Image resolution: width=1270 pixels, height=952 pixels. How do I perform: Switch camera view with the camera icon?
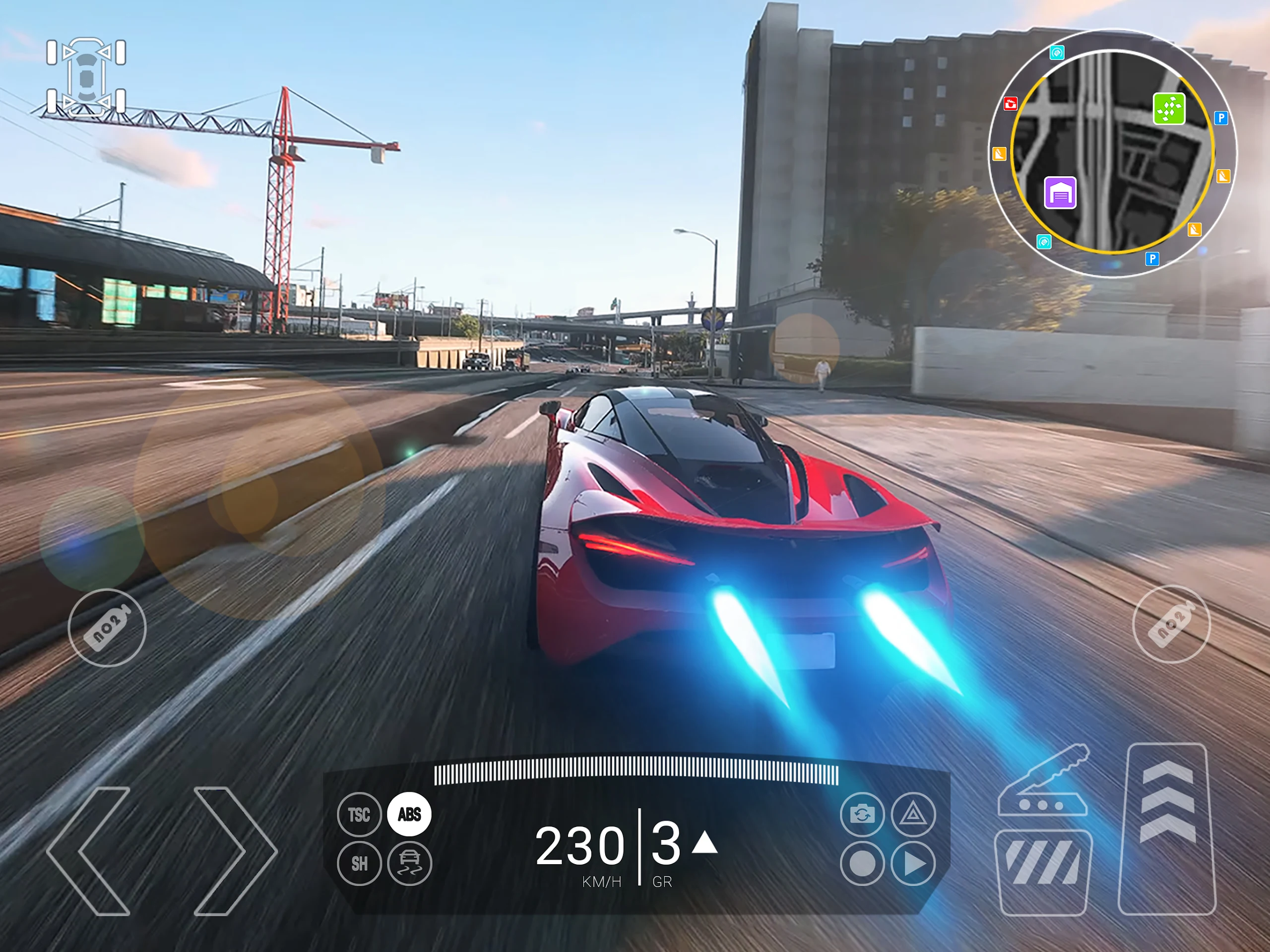(862, 814)
